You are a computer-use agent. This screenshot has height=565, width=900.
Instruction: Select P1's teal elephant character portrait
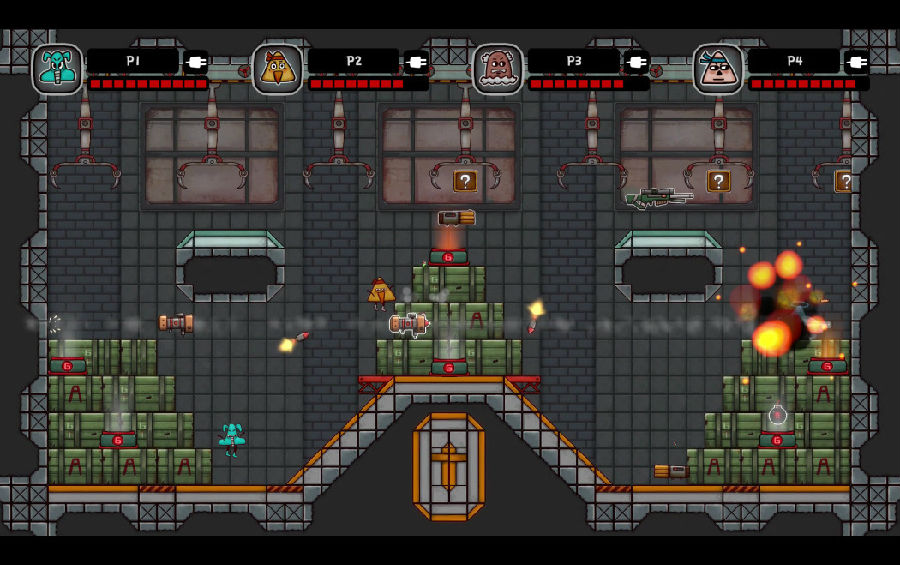coord(57,69)
